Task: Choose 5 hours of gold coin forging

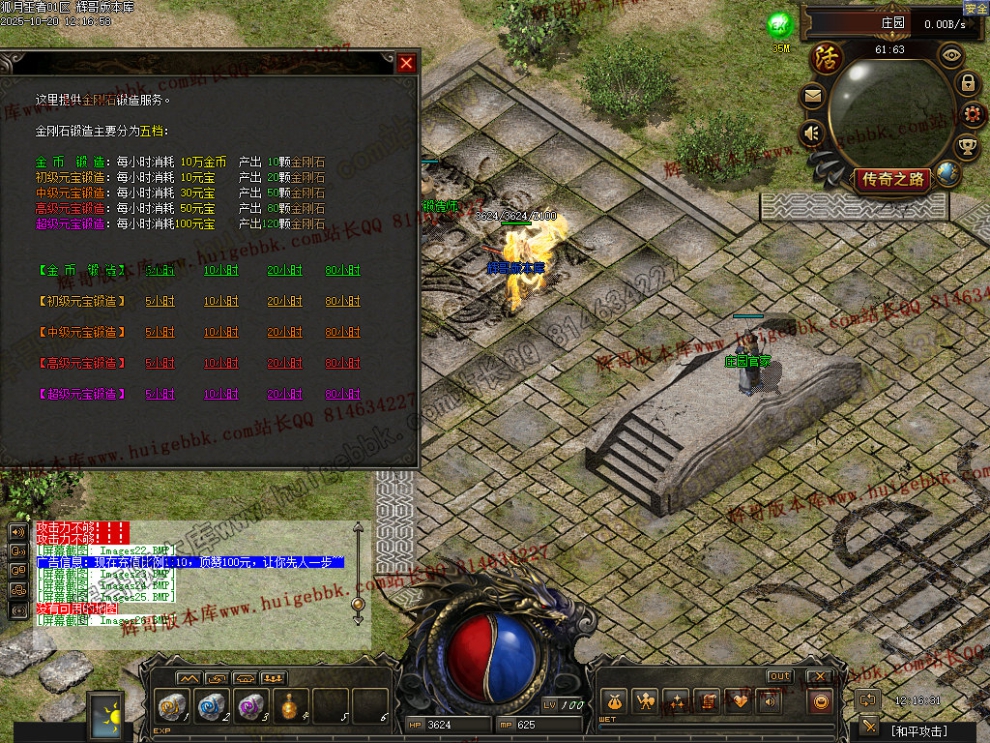Action: pos(159,271)
